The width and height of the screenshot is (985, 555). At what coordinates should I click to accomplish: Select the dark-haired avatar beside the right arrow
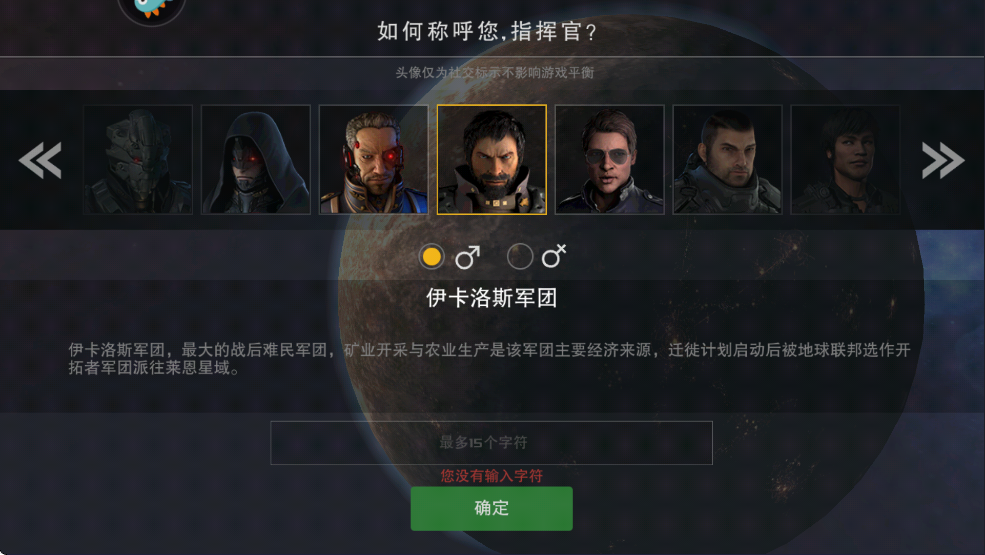tap(845, 160)
